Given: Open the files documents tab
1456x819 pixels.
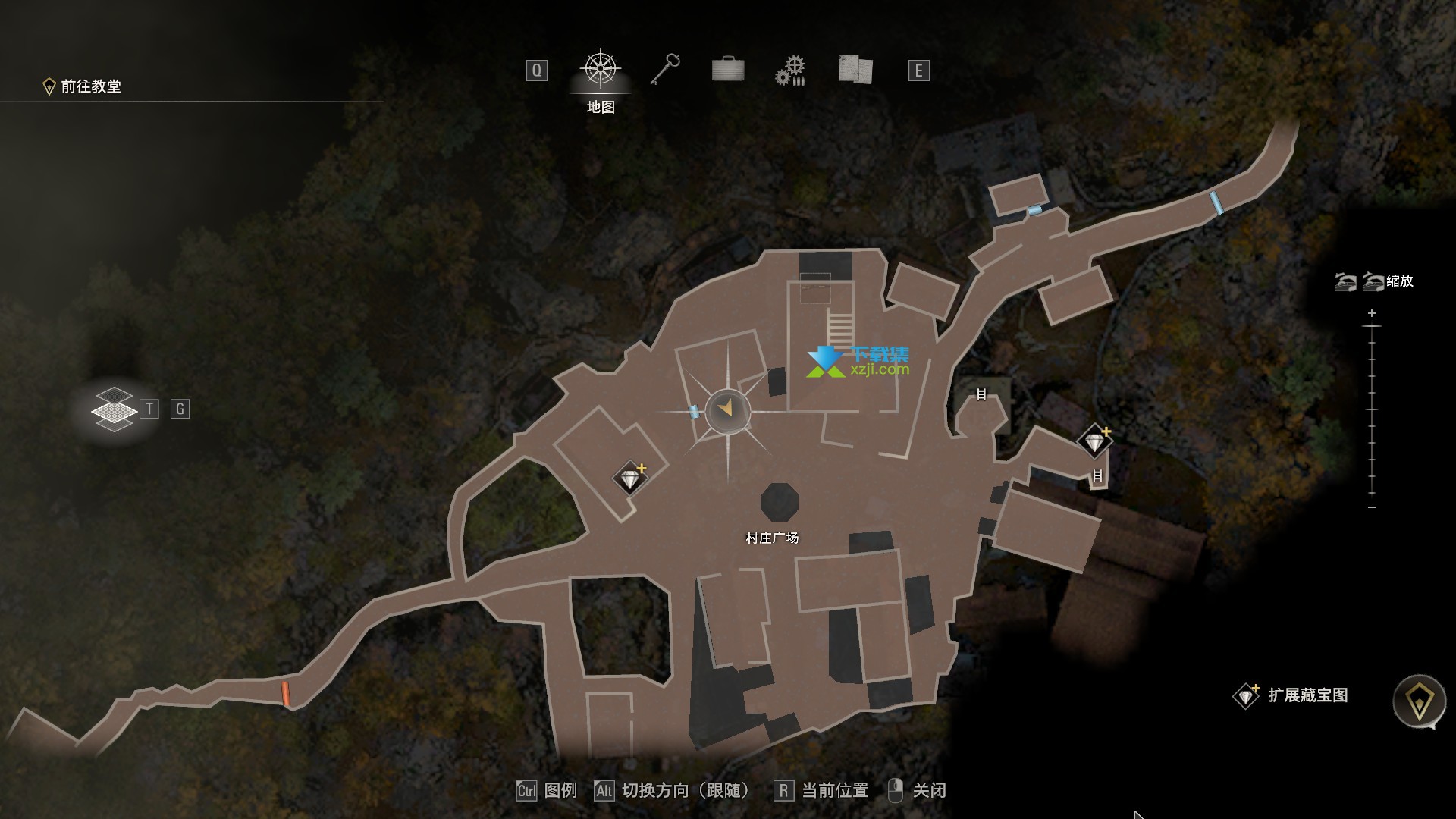Looking at the screenshot, I should tap(855, 70).
